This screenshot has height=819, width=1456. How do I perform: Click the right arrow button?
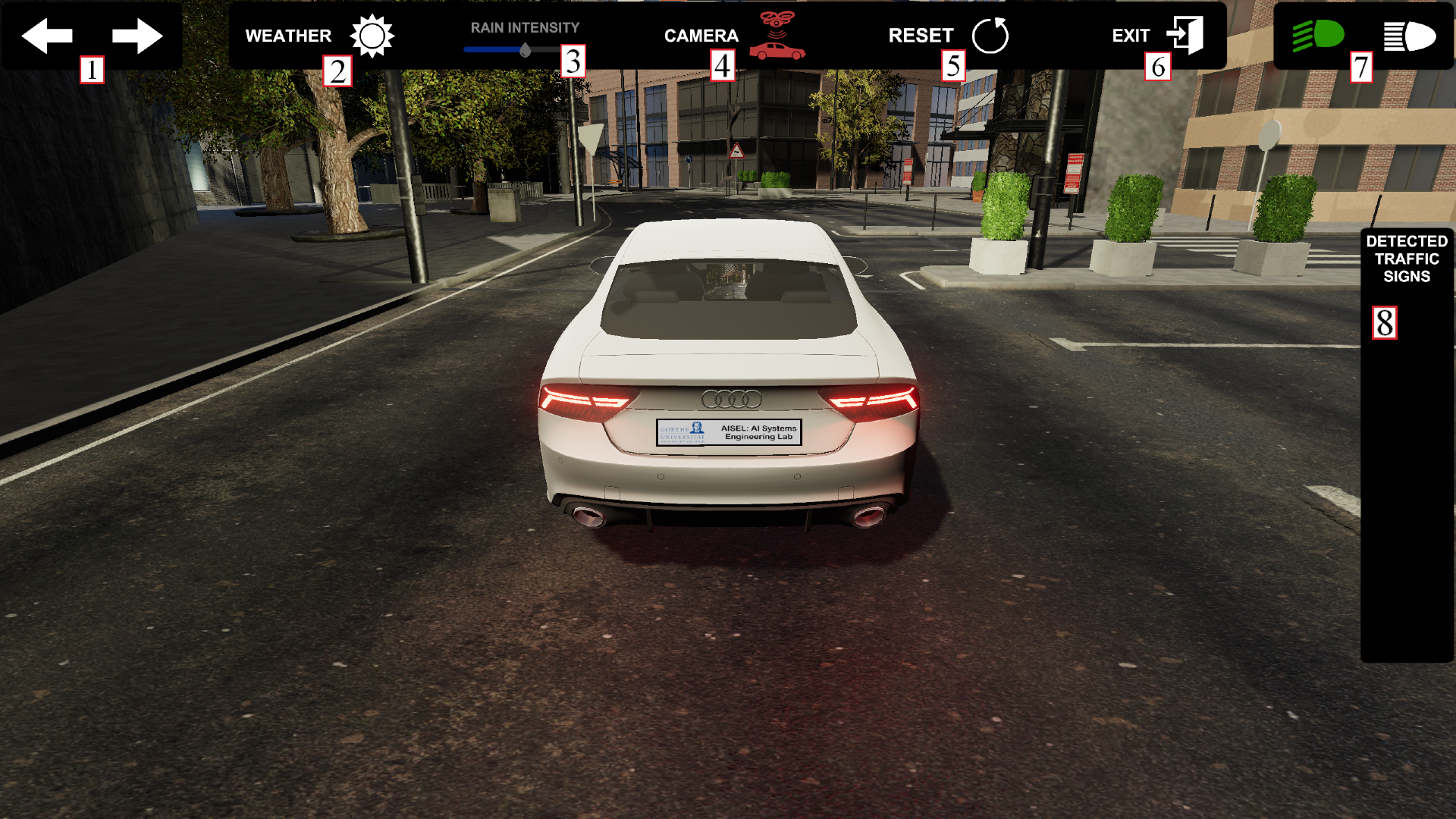point(137,36)
